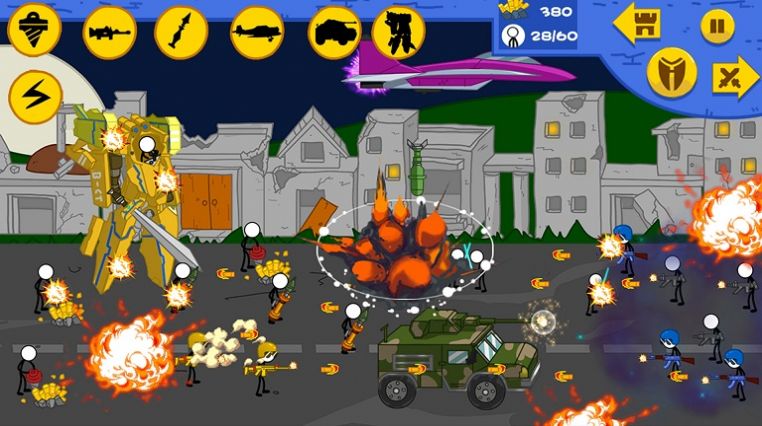The width and height of the screenshot is (762, 426).
Task: Pause the game
Action: 716,25
